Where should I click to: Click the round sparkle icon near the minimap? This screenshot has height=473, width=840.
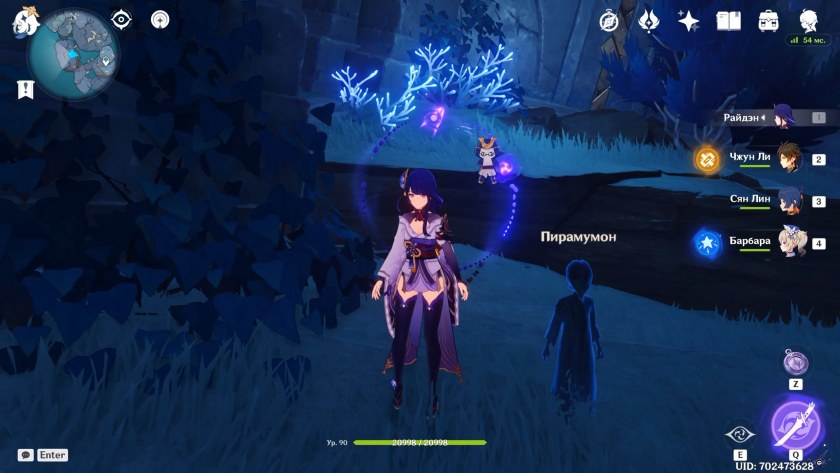pos(160,19)
